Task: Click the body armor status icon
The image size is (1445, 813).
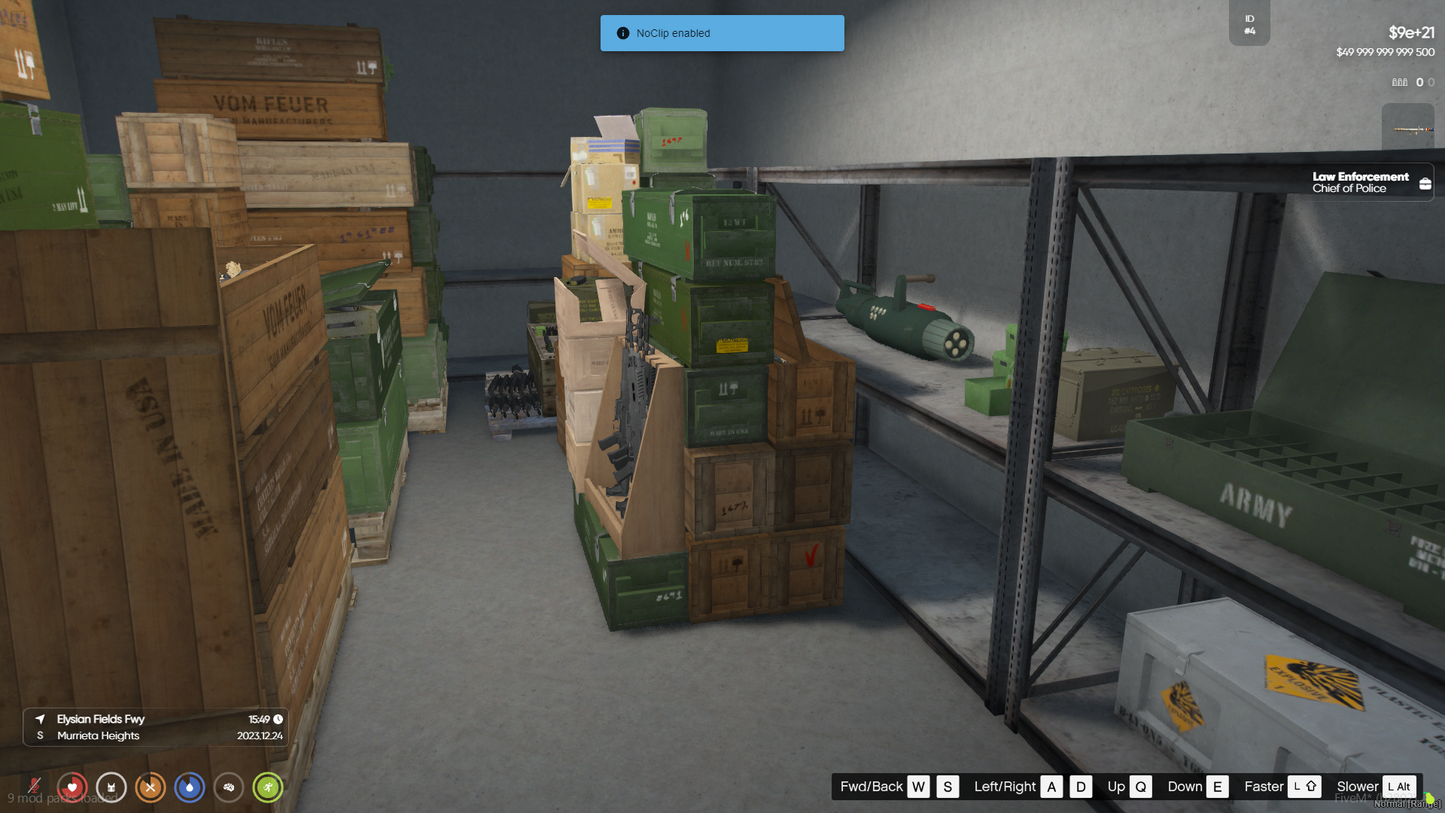Action: tap(111, 788)
